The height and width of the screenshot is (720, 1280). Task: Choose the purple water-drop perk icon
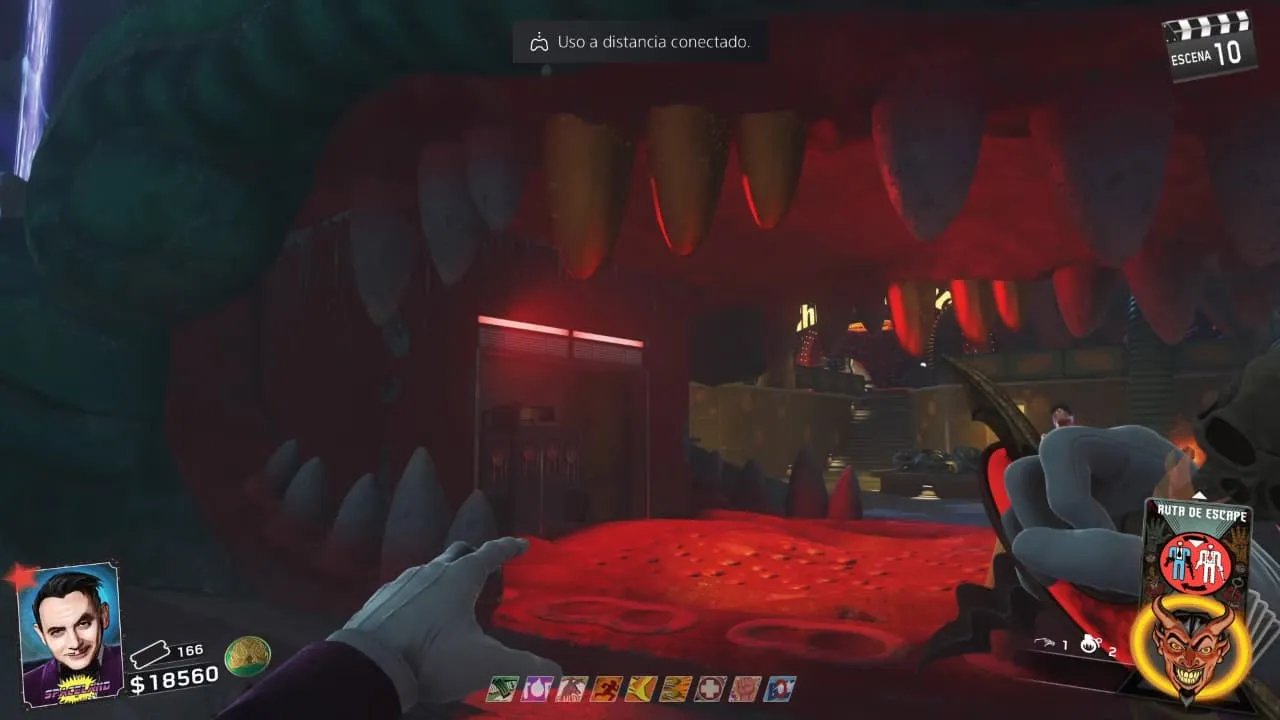(x=536, y=688)
